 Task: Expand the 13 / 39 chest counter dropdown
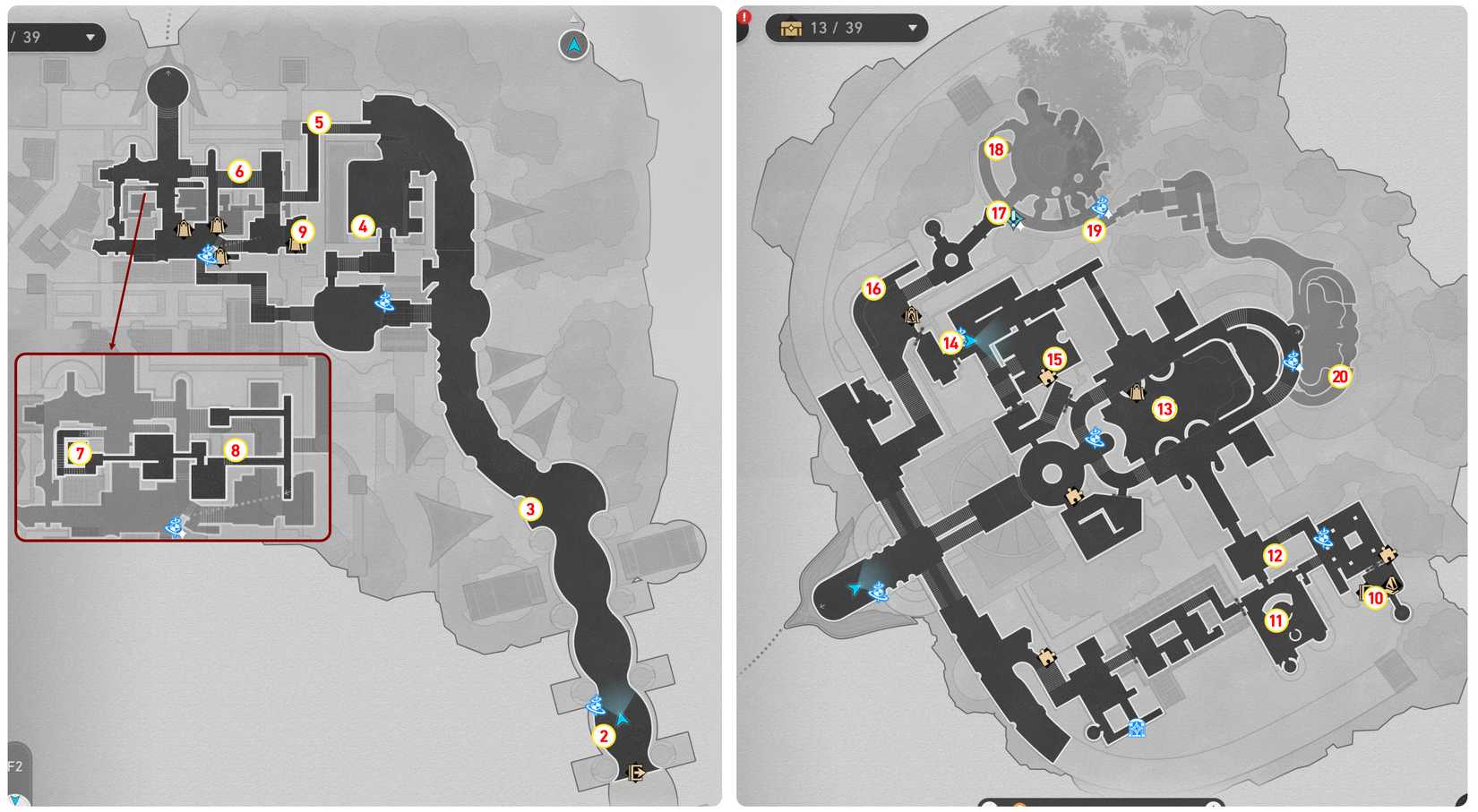pos(914,28)
